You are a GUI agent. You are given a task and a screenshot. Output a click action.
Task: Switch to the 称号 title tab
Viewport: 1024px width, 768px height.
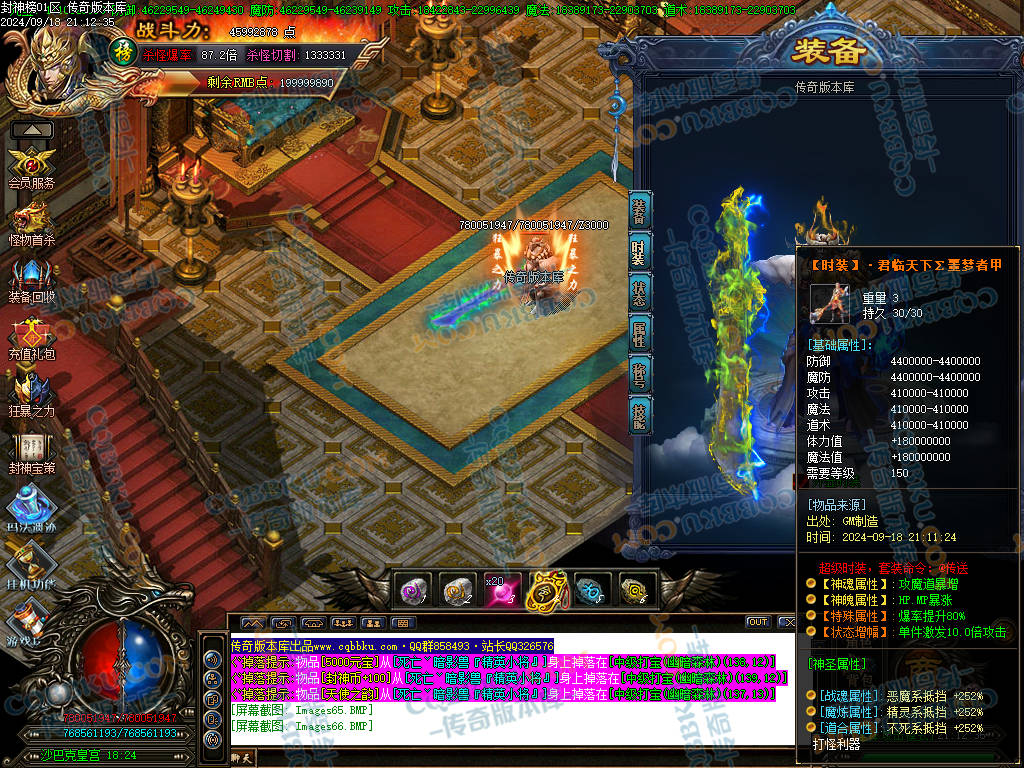click(x=640, y=375)
